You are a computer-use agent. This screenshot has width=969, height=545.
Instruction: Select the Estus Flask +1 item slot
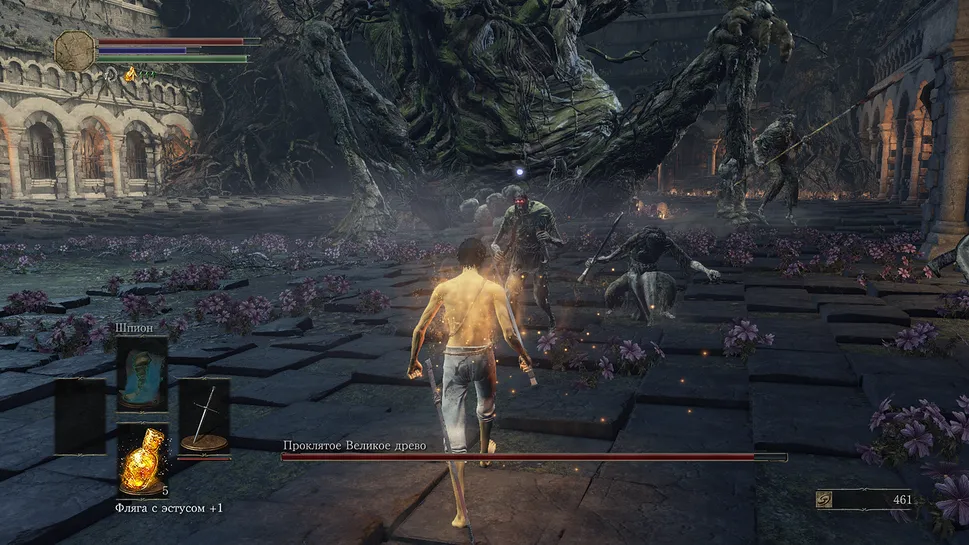142,460
